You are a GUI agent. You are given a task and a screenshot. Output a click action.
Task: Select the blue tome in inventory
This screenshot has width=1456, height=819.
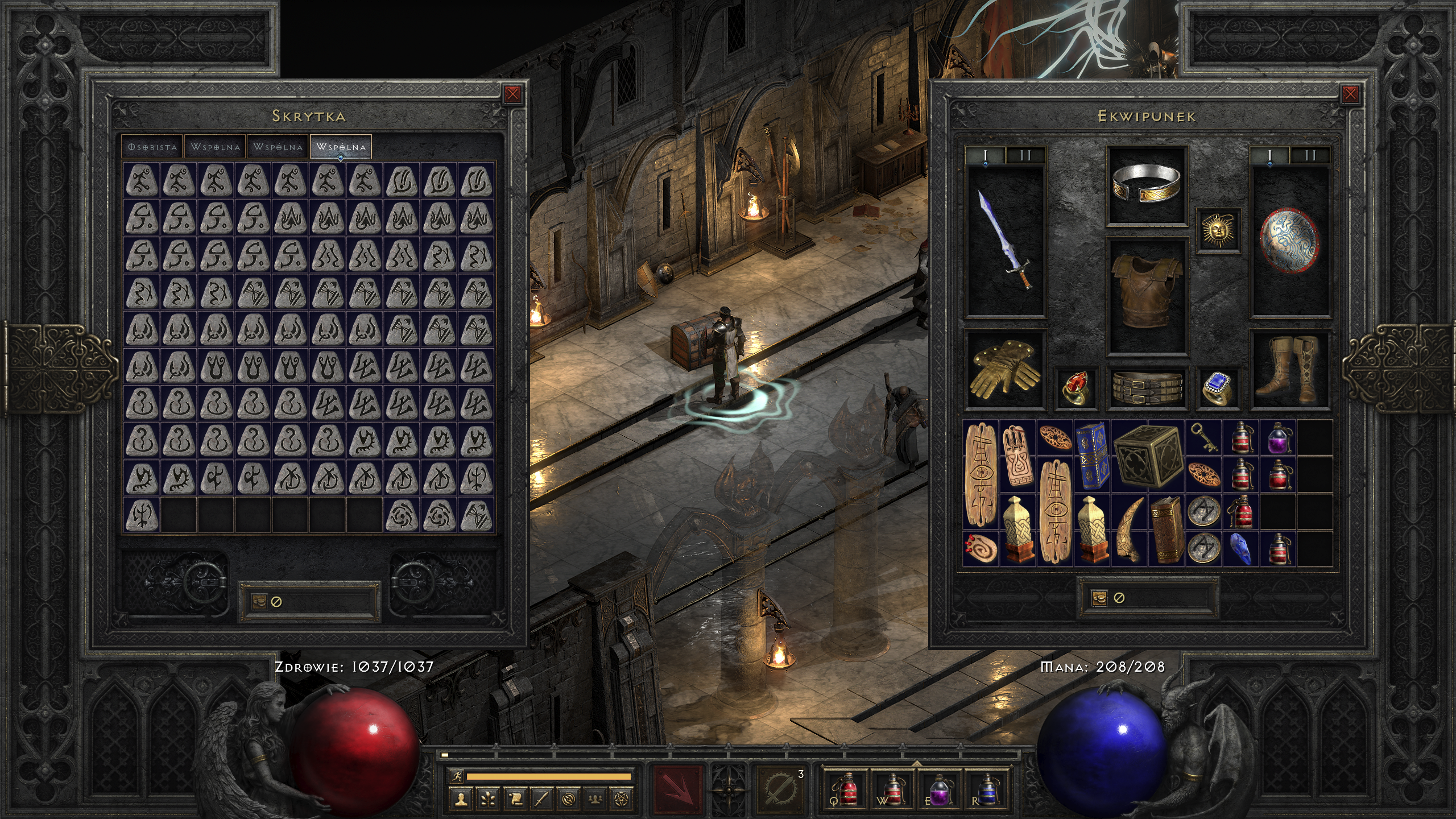coord(1092,456)
